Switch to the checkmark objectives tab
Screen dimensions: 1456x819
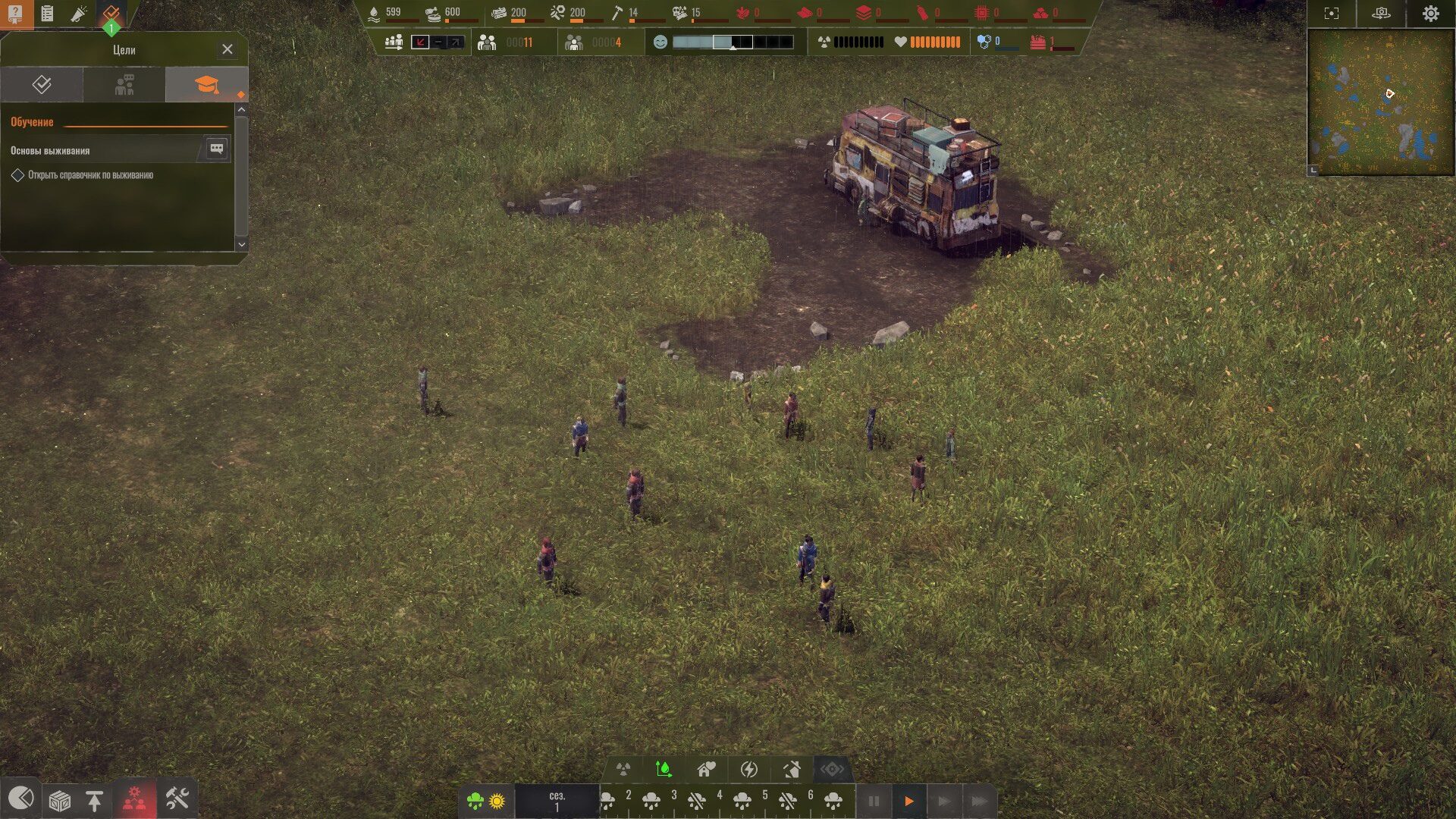pos(42,84)
